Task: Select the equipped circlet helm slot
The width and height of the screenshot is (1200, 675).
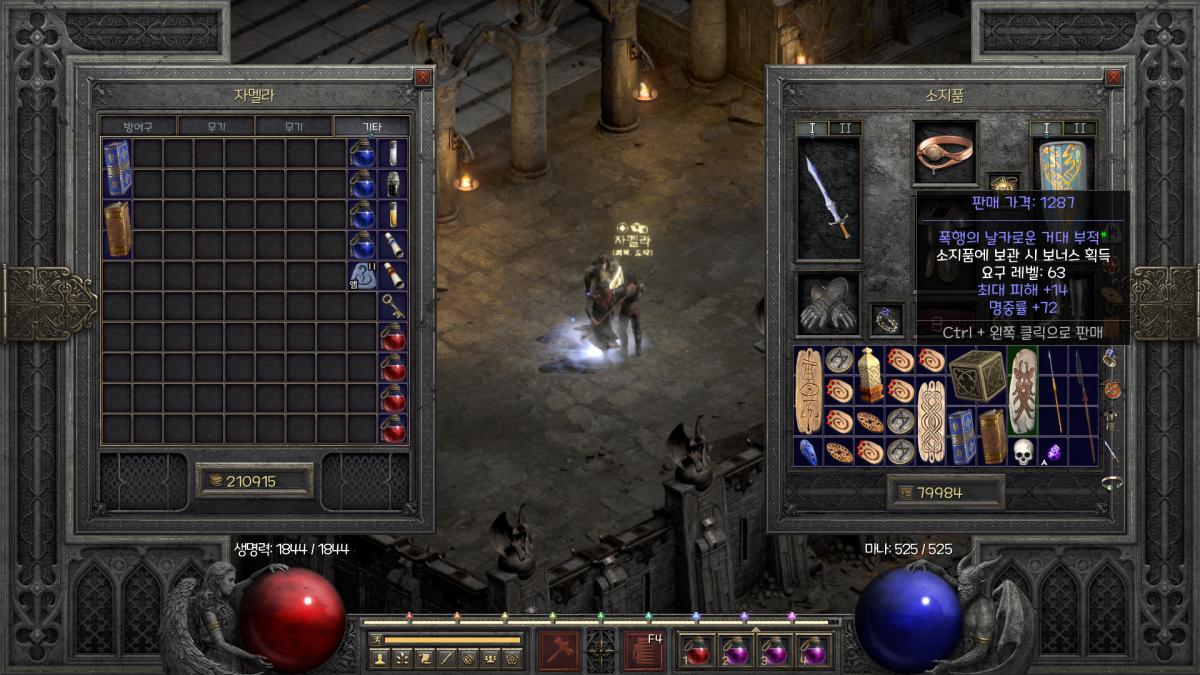Action: 945,153
